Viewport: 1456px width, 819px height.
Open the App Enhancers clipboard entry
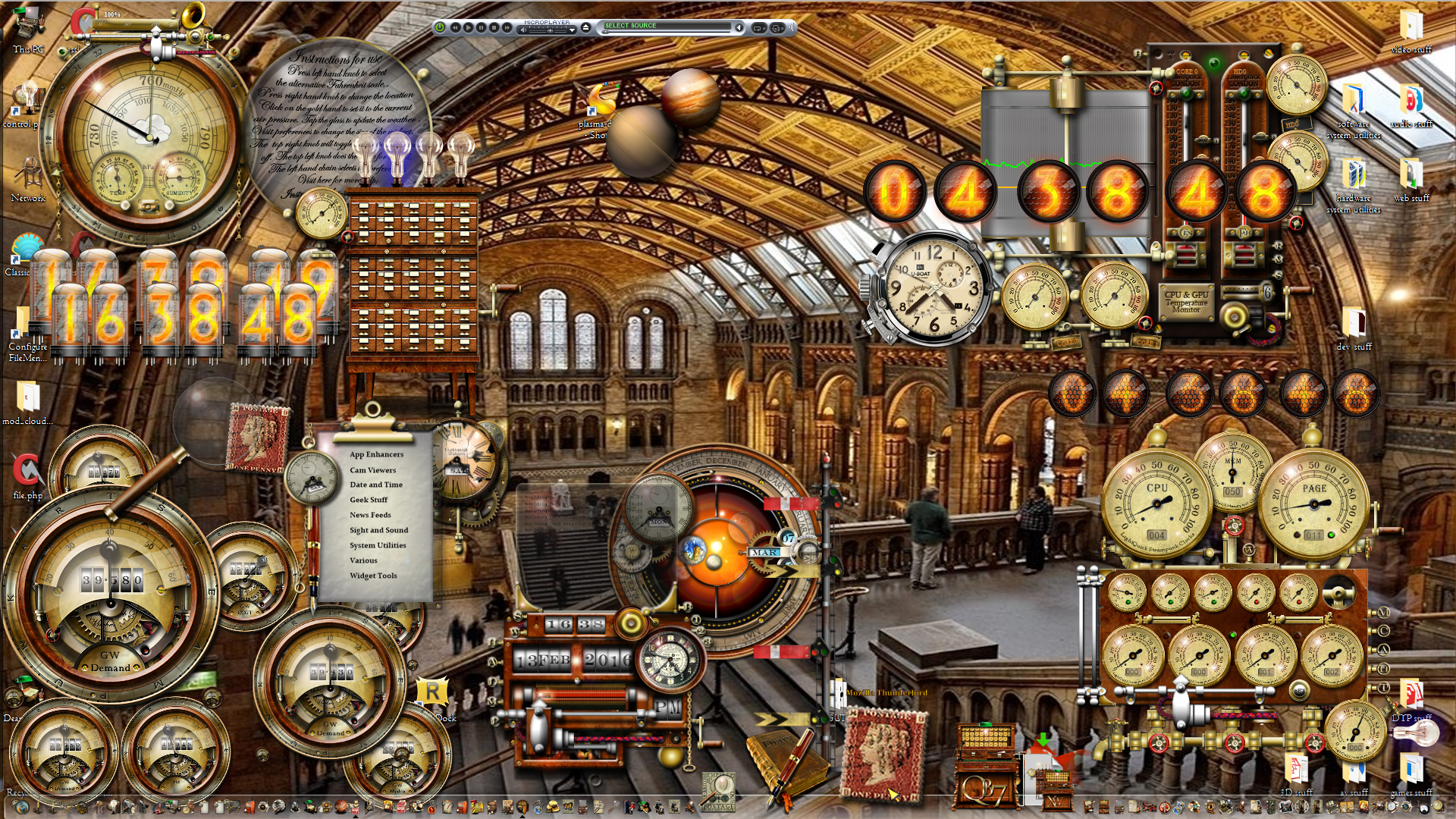click(x=376, y=454)
